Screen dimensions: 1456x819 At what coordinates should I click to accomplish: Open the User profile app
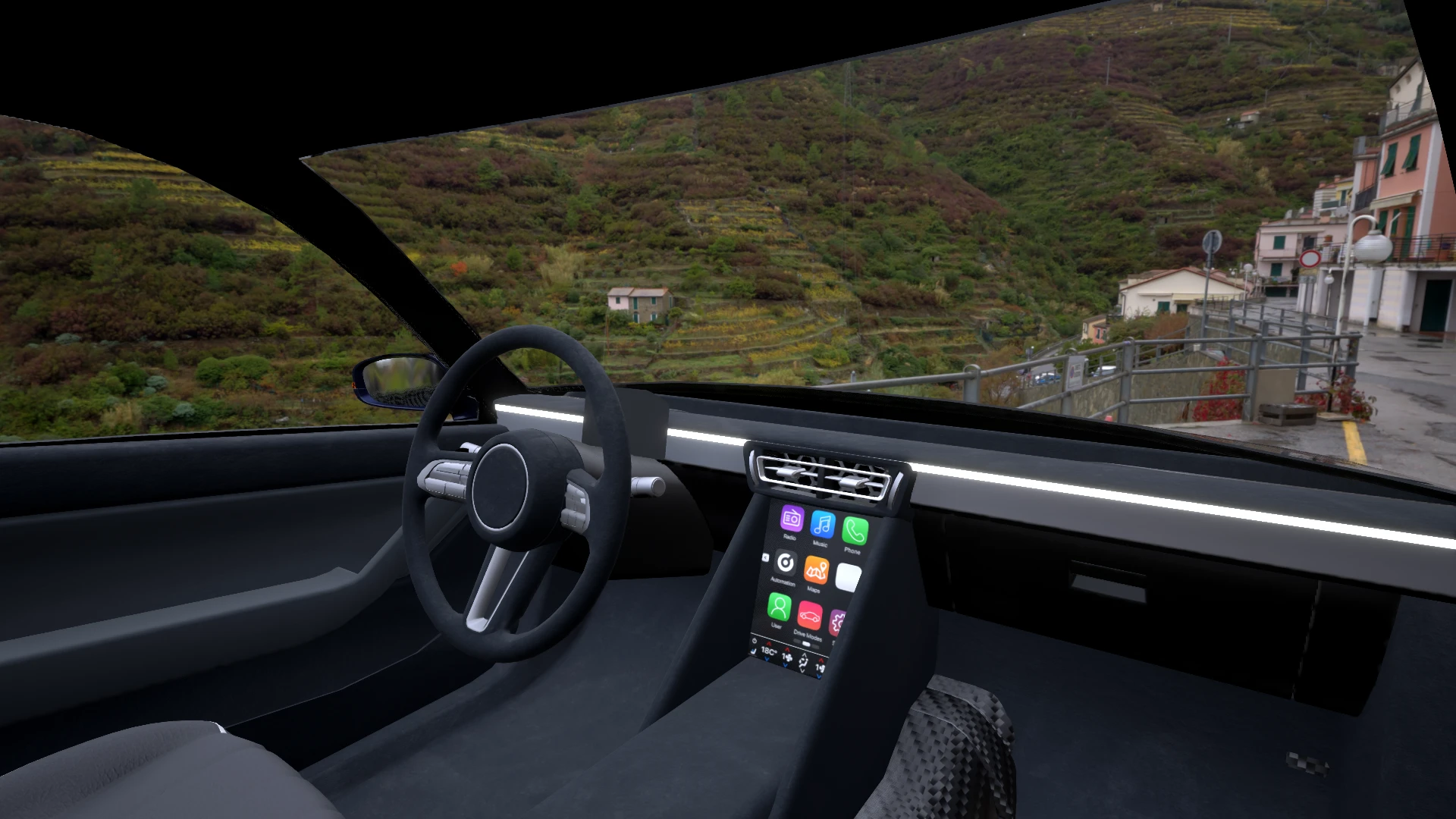(779, 609)
